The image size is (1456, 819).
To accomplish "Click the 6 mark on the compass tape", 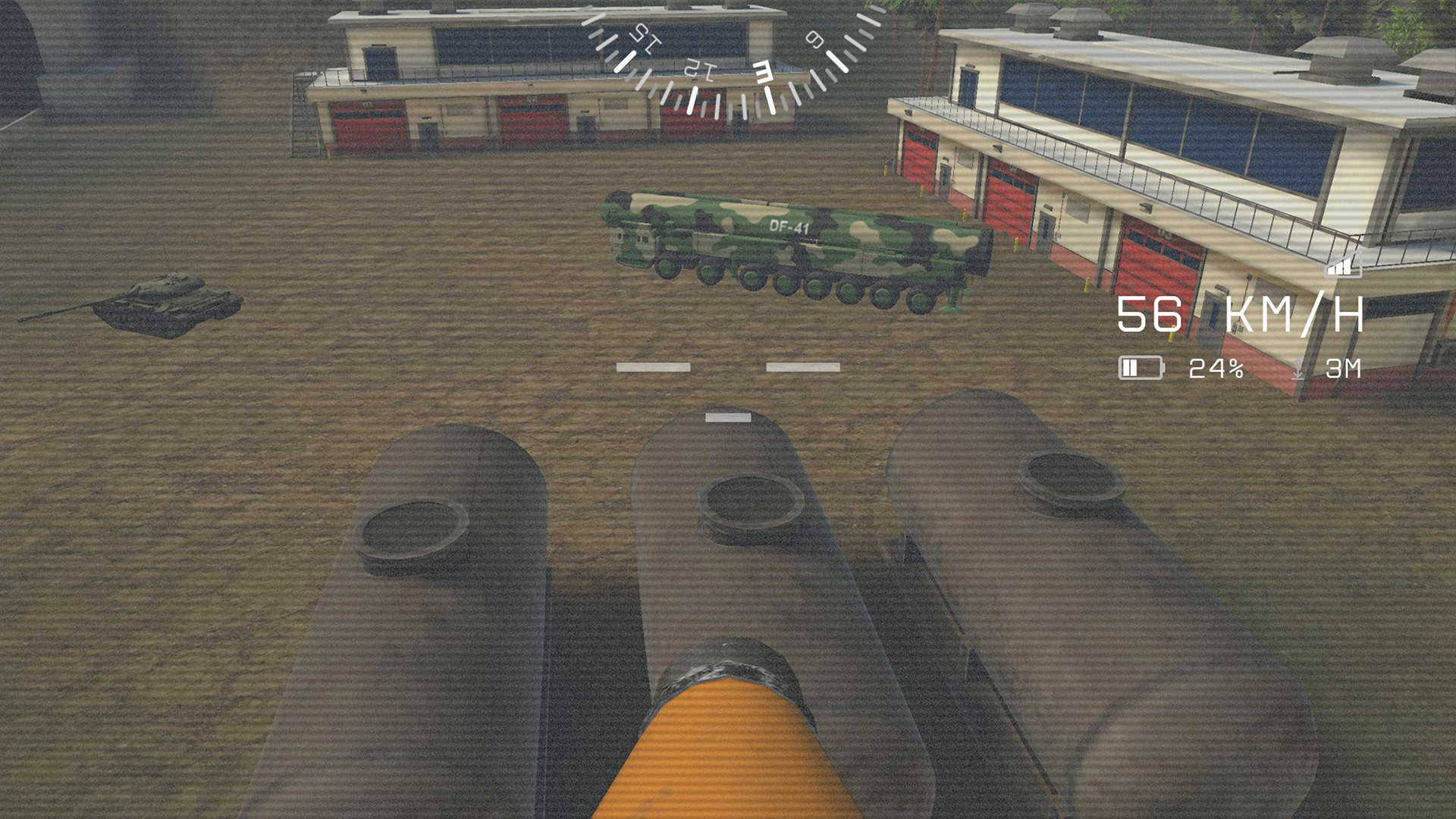I will click(813, 39).
